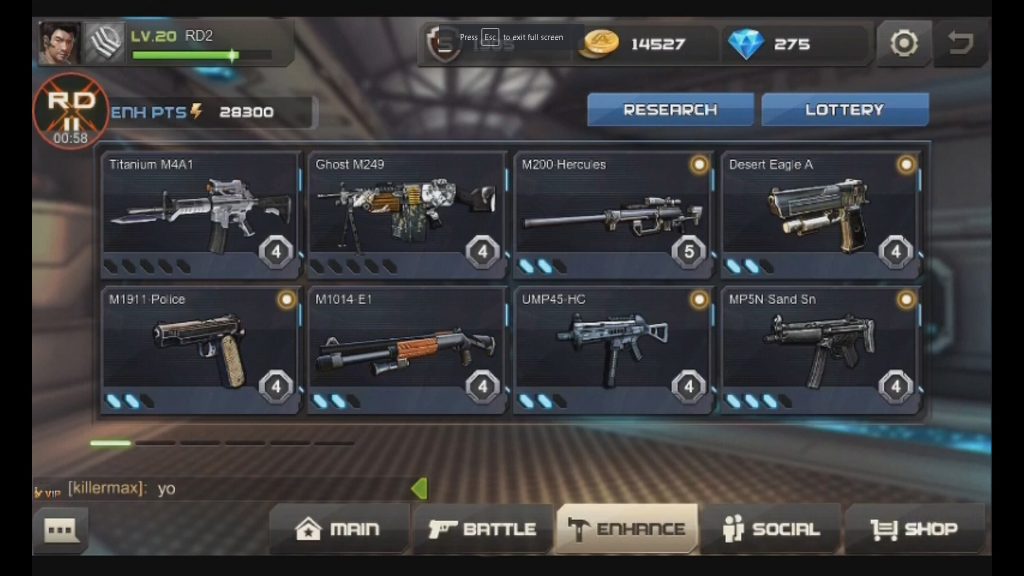Pick the MP5N Sand Sn card
This screenshot has width=1024, height=576.
pos(820,350)
